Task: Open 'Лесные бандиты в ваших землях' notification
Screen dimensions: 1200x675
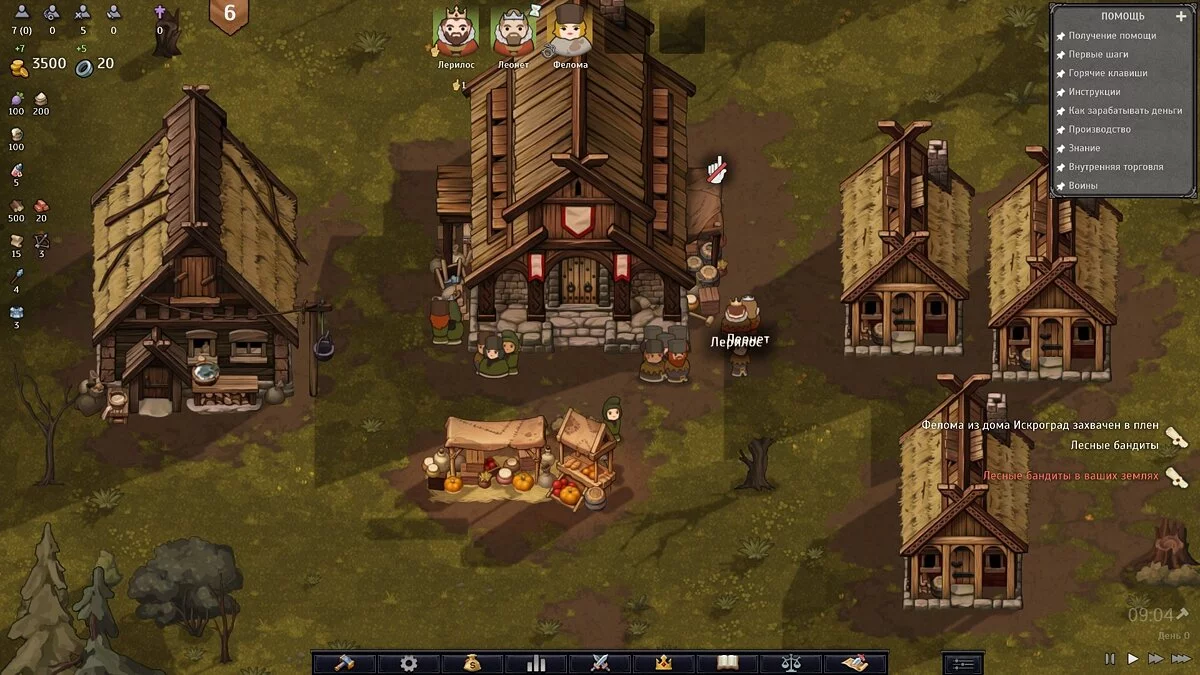Action: coord(1070,476)
